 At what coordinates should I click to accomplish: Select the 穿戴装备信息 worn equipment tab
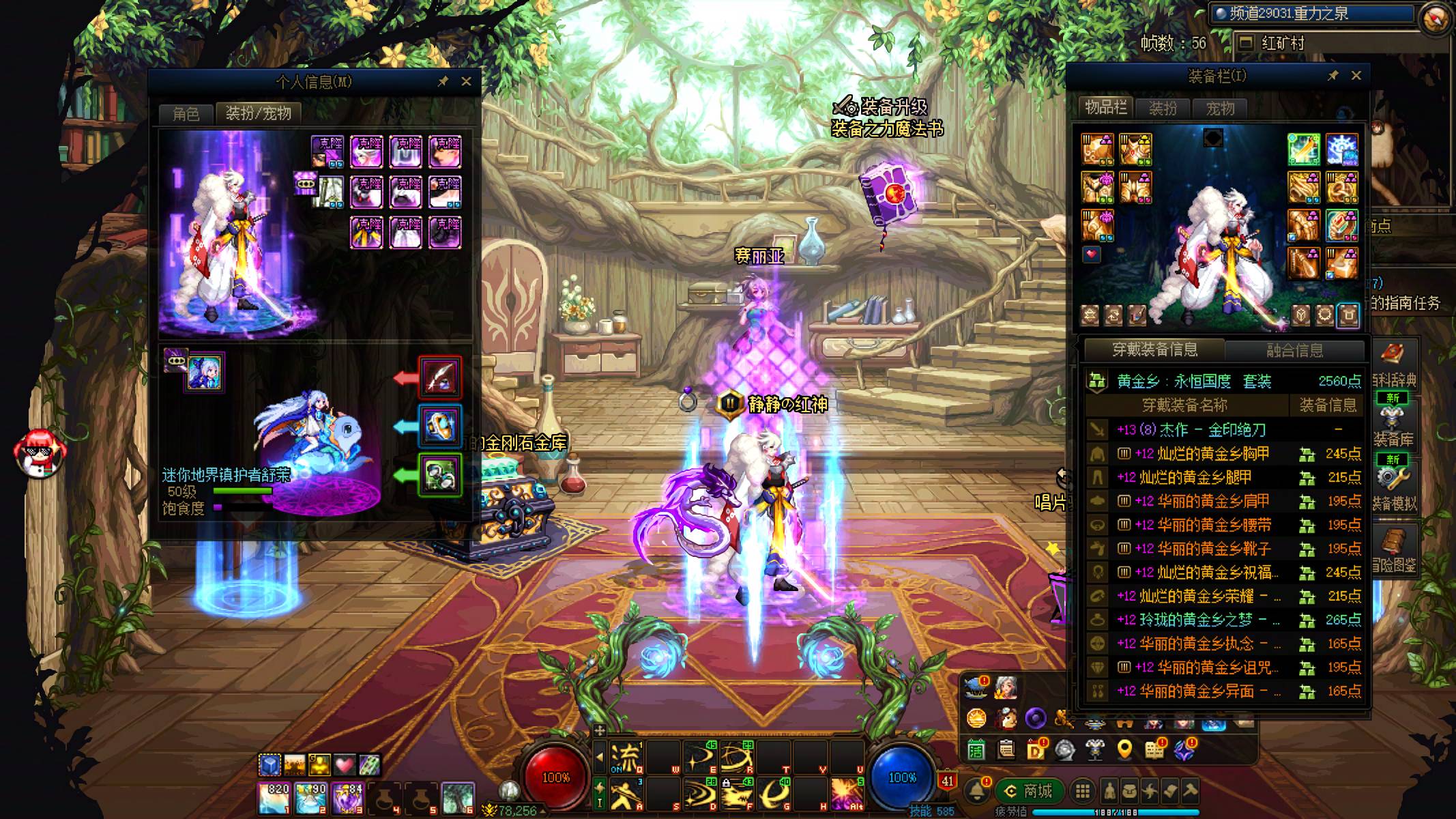(1154, 350)
